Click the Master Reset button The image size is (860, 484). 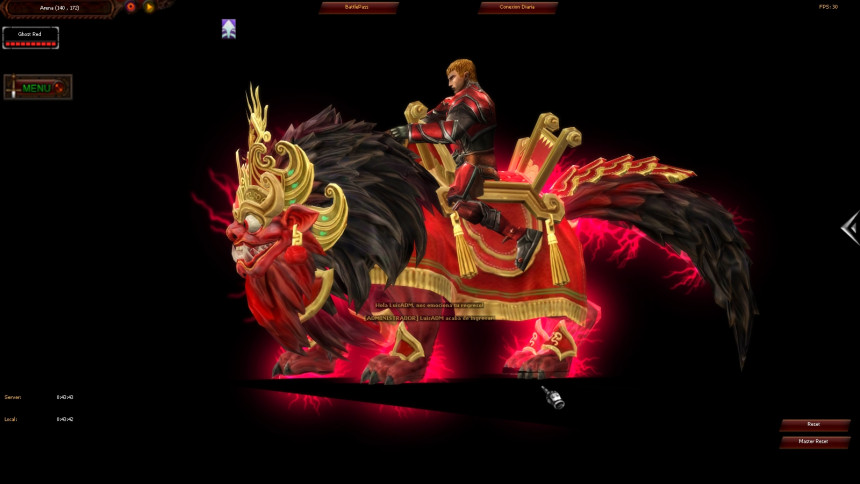click(x=814, y=441)
